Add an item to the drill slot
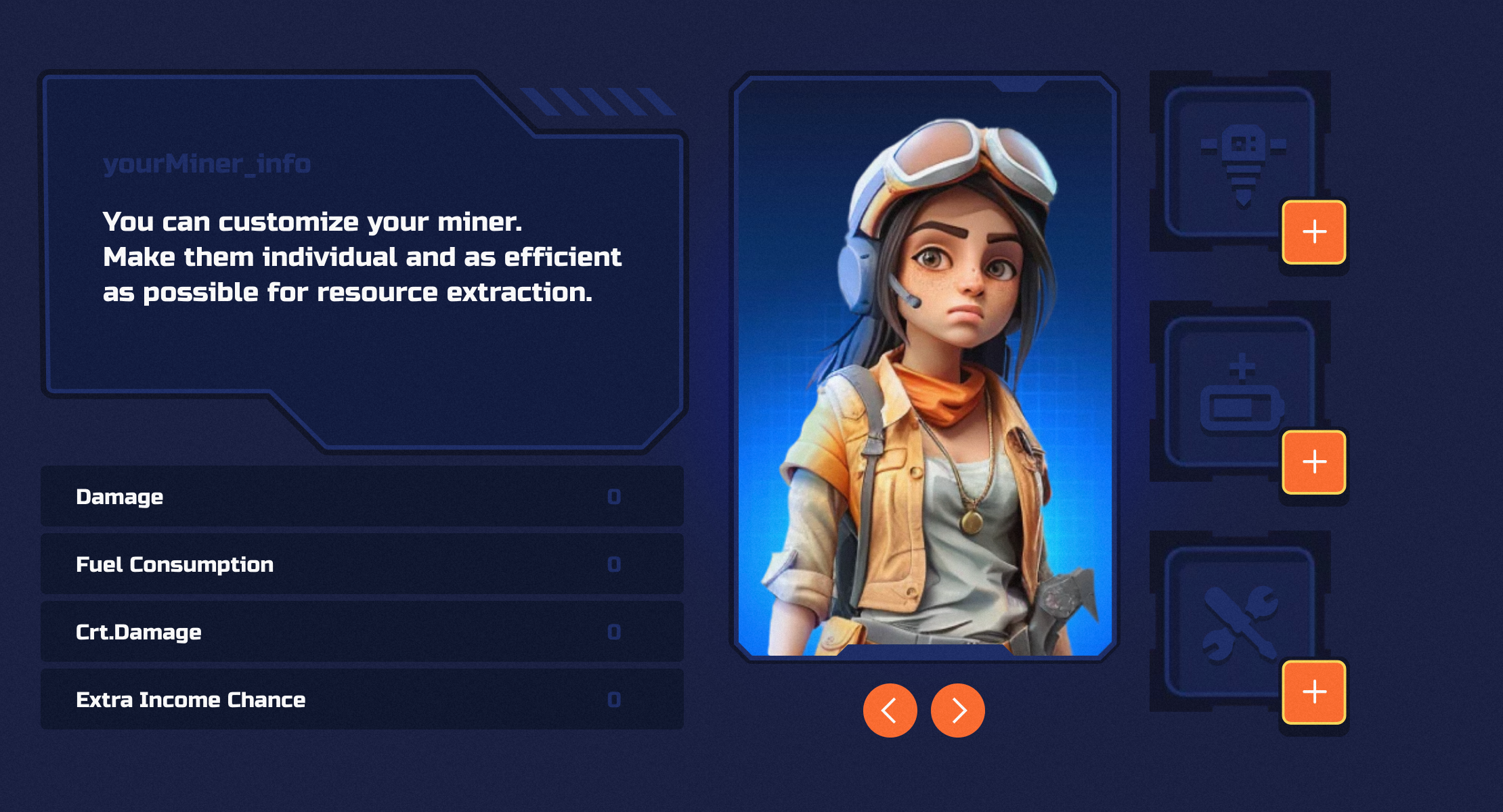 point(1313,232)
